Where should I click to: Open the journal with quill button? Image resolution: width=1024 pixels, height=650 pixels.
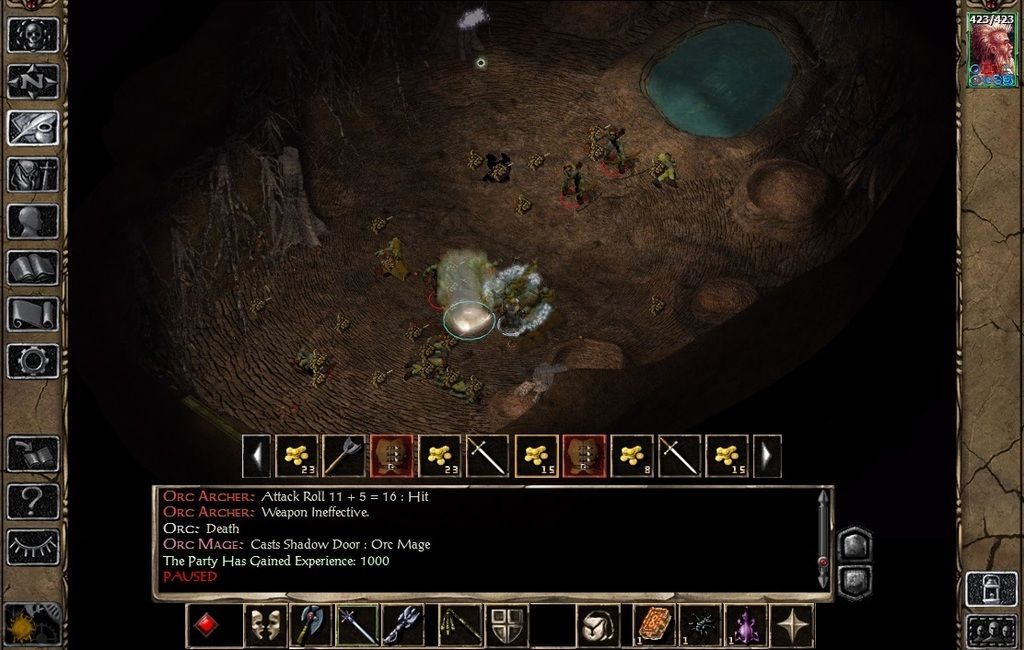[33, 127]
